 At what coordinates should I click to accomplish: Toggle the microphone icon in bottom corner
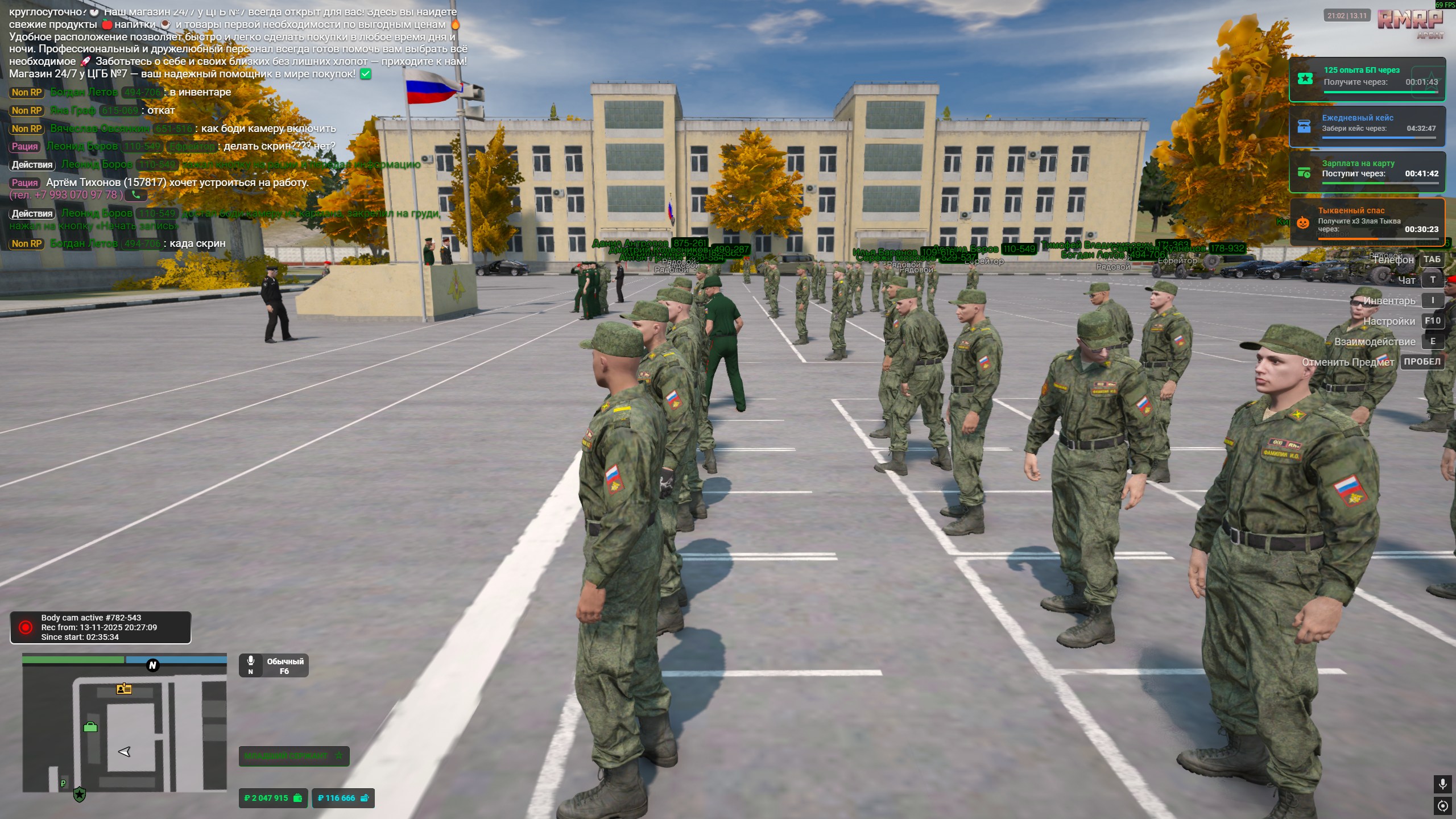click(1442, 784)
